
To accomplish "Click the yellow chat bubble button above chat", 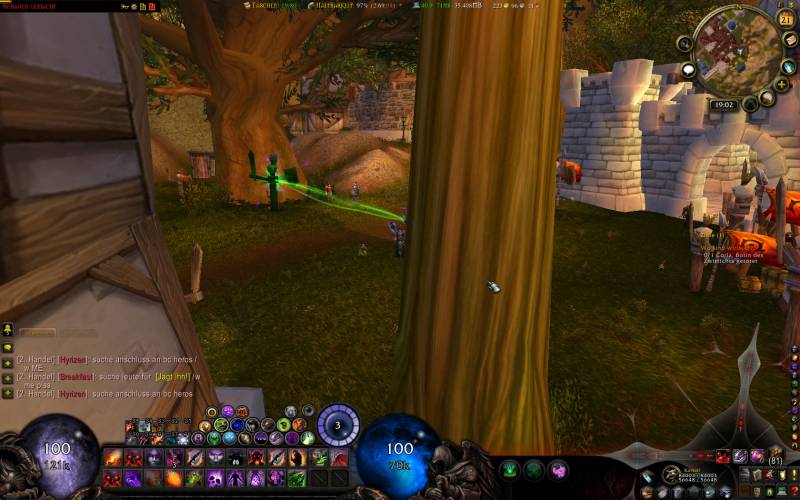I will coord(7,329).
